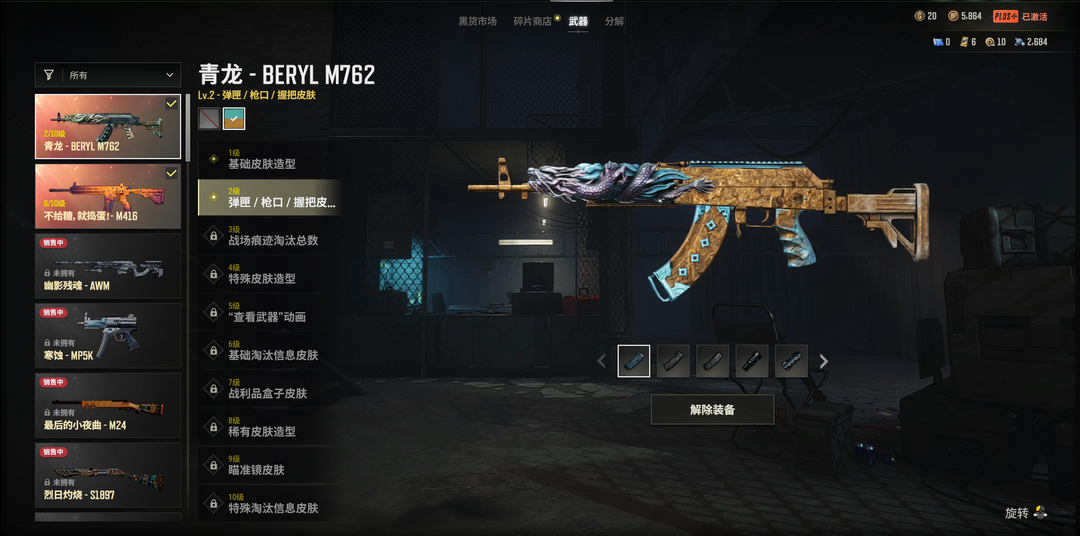The height and width of the screenshot is (536, 1080).
Task: Switch to the 黑货市场 tab
Action: coord(477,21)
